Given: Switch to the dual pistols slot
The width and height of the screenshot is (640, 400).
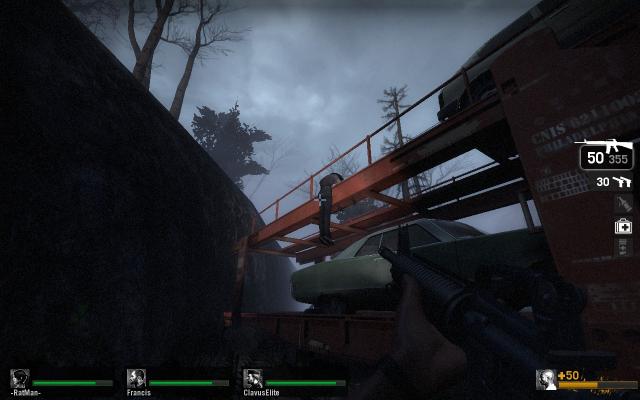Looking at the screenshot, I should pos(621,181).
